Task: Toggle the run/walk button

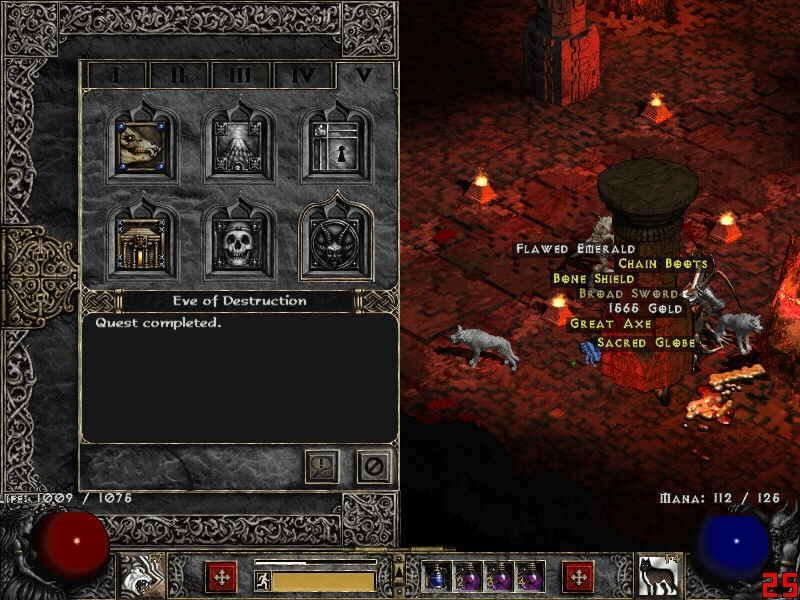Action: [263, 581]
